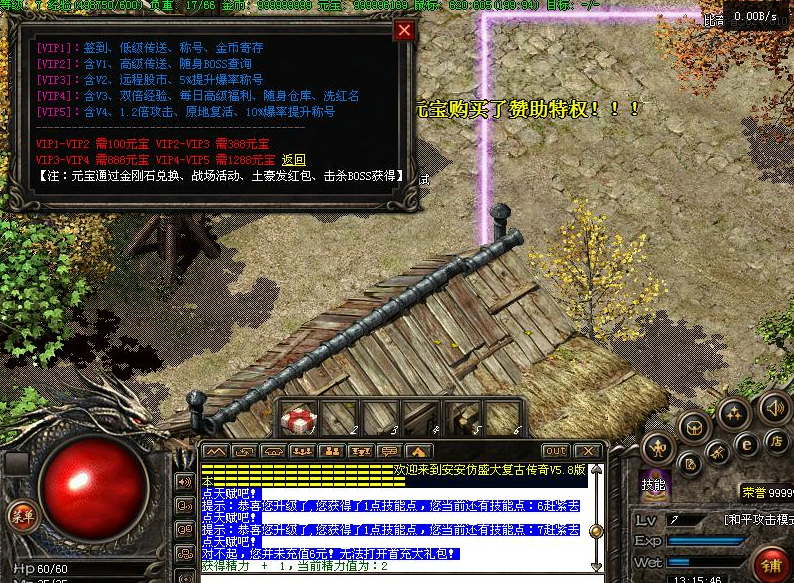Close the VIP info panel
This screenshot has height=583, width=794.
pos(404,30)
